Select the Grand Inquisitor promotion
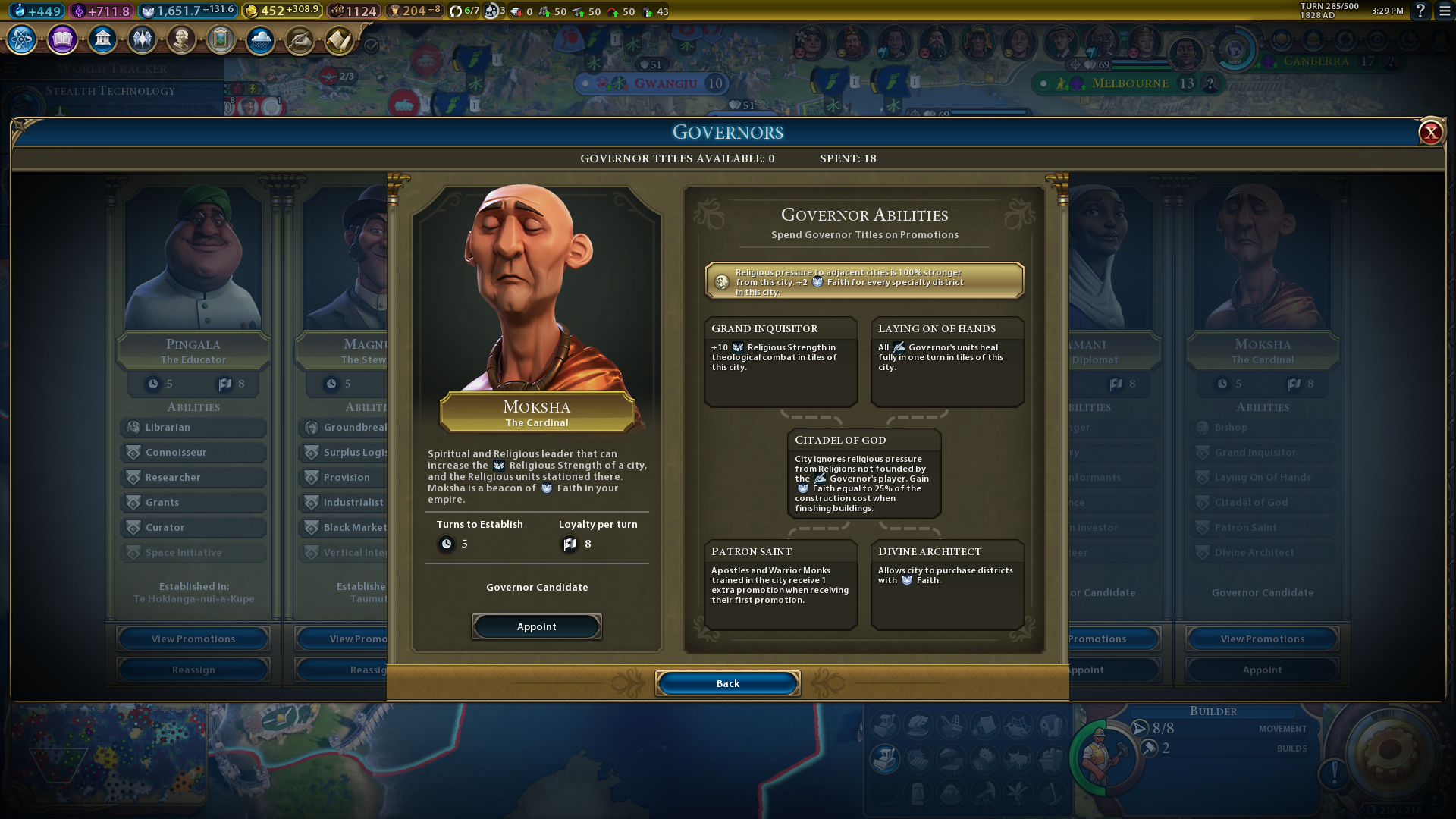 780,361
